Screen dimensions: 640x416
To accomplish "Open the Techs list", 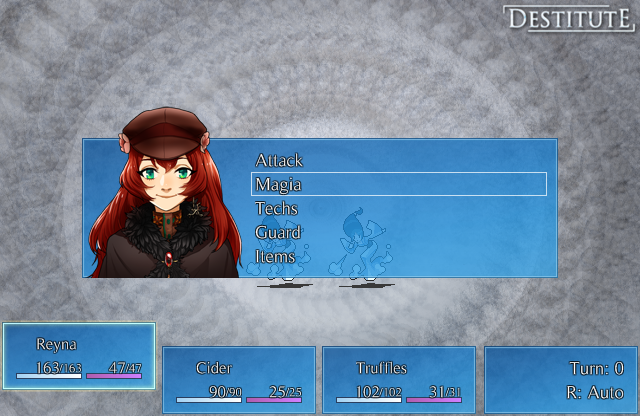I will pos(276,209).
